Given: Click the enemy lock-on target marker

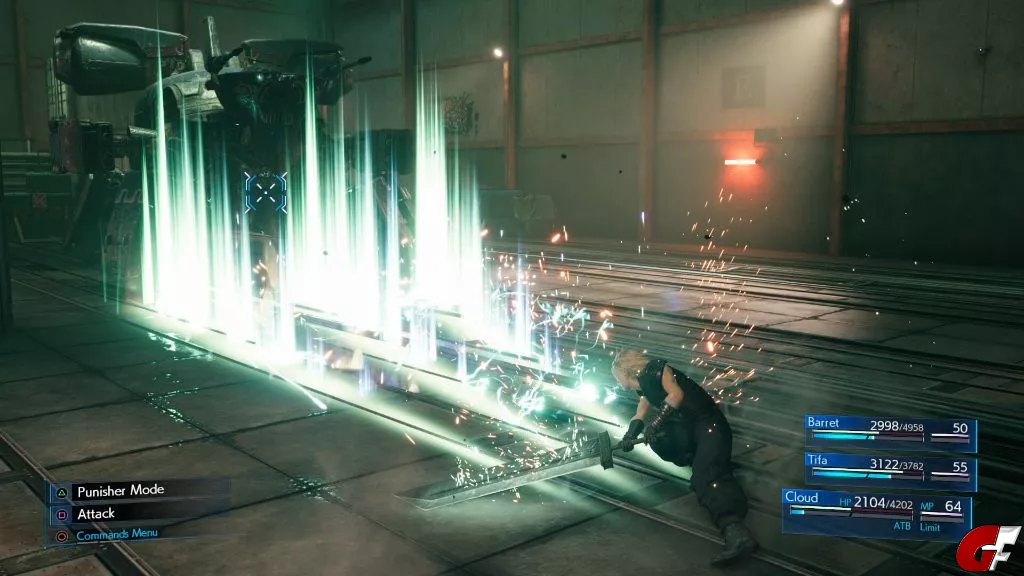Looking at the screenshot, I should click(265, 191).
